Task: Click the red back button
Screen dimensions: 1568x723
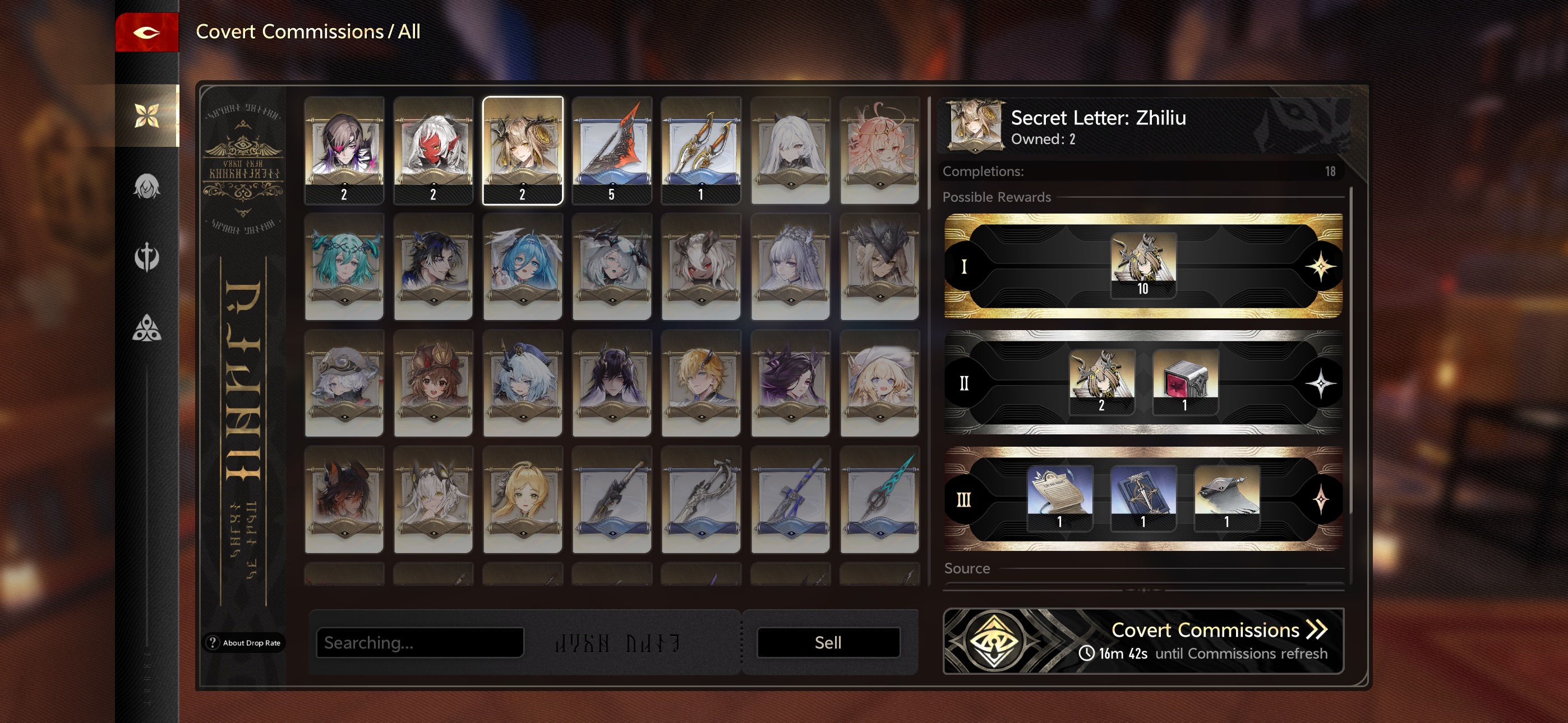Action: [147, 33]
